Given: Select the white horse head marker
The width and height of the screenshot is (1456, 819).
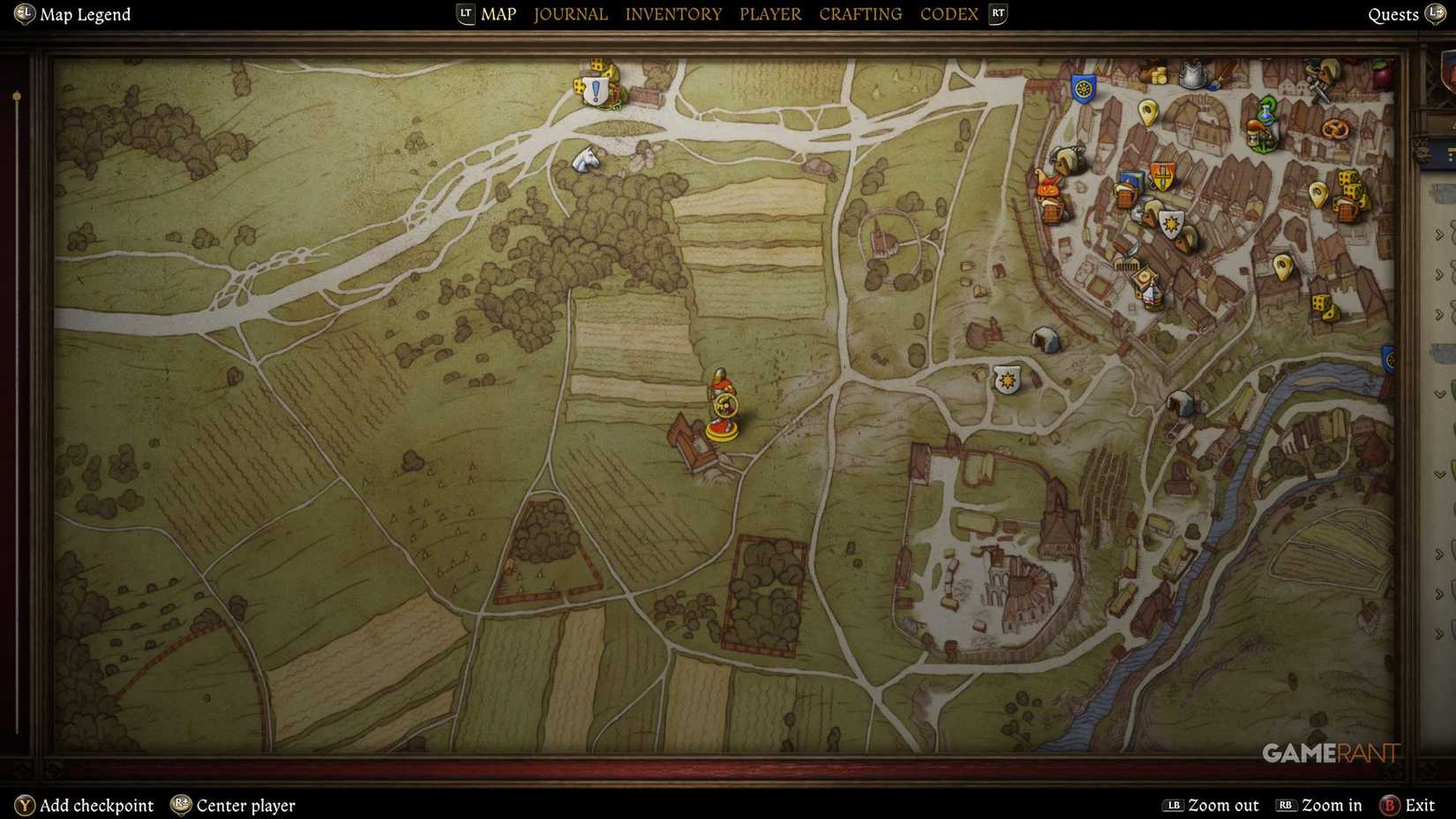Looking at the screenshot, I should [x=587, y=157].
